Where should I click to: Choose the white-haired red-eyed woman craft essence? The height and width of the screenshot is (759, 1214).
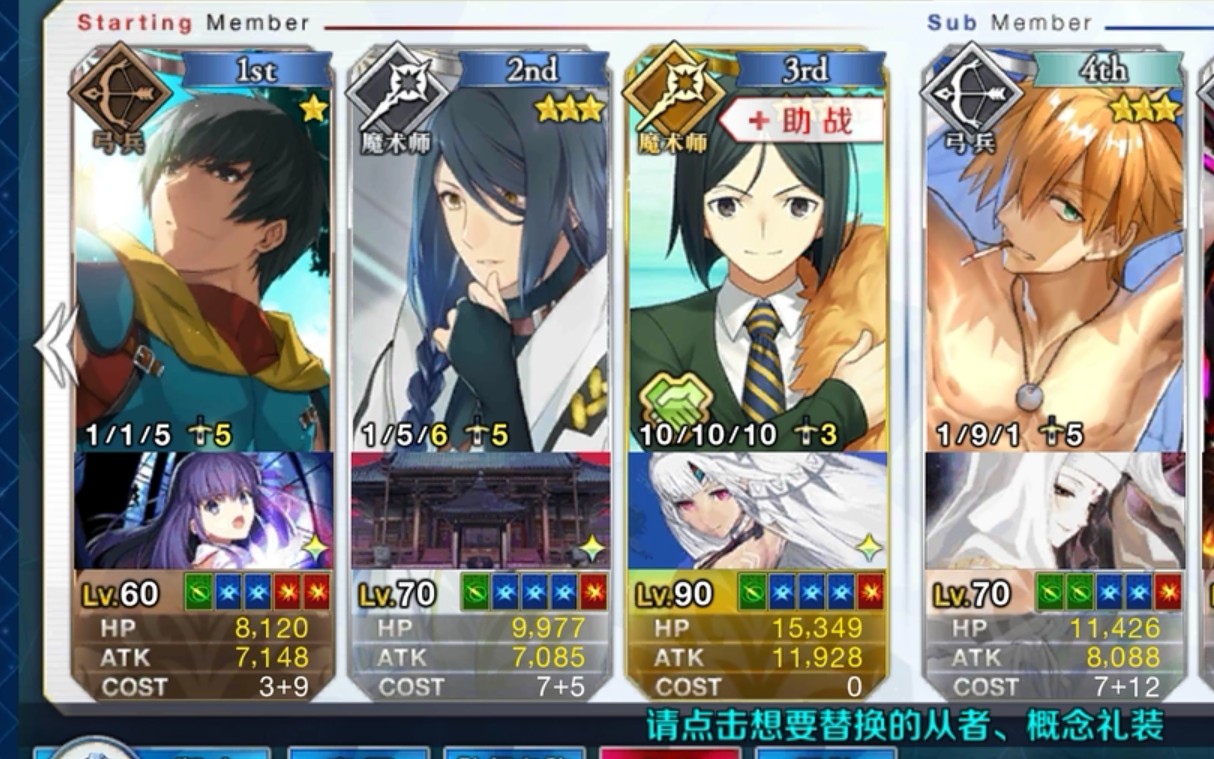tap(757, 511)
